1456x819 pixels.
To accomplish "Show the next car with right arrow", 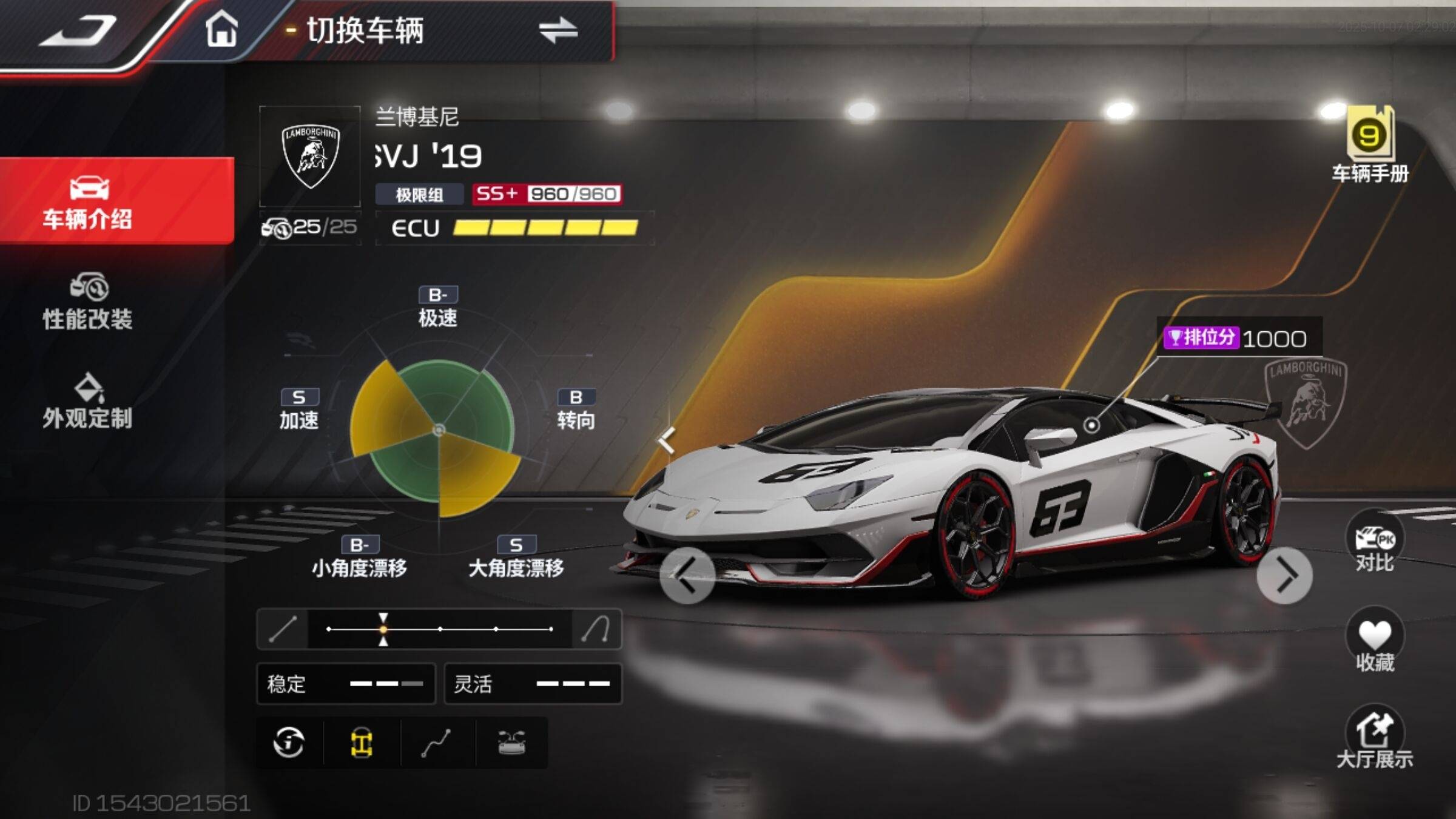I will 1284,575.
